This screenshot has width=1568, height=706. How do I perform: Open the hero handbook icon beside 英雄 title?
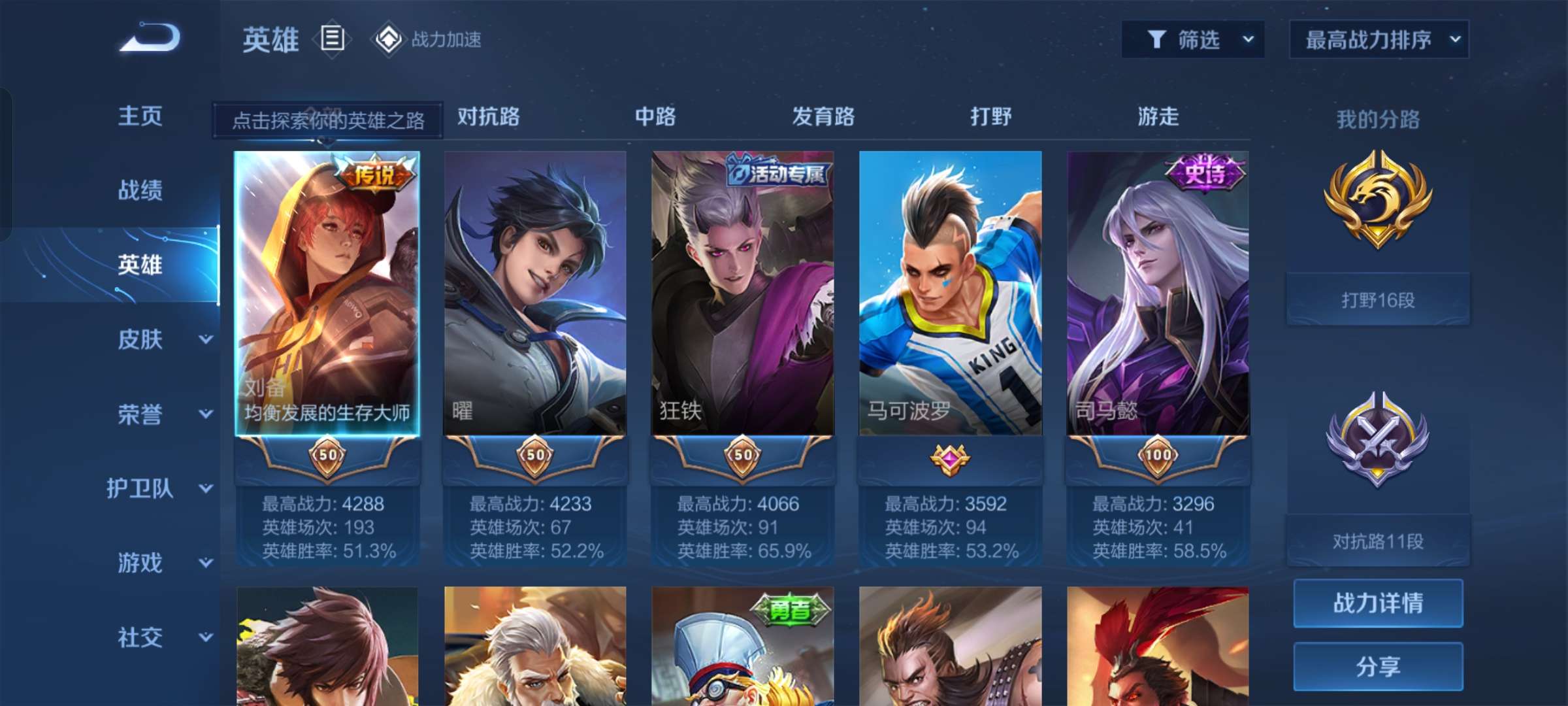[x=332, y=39]
